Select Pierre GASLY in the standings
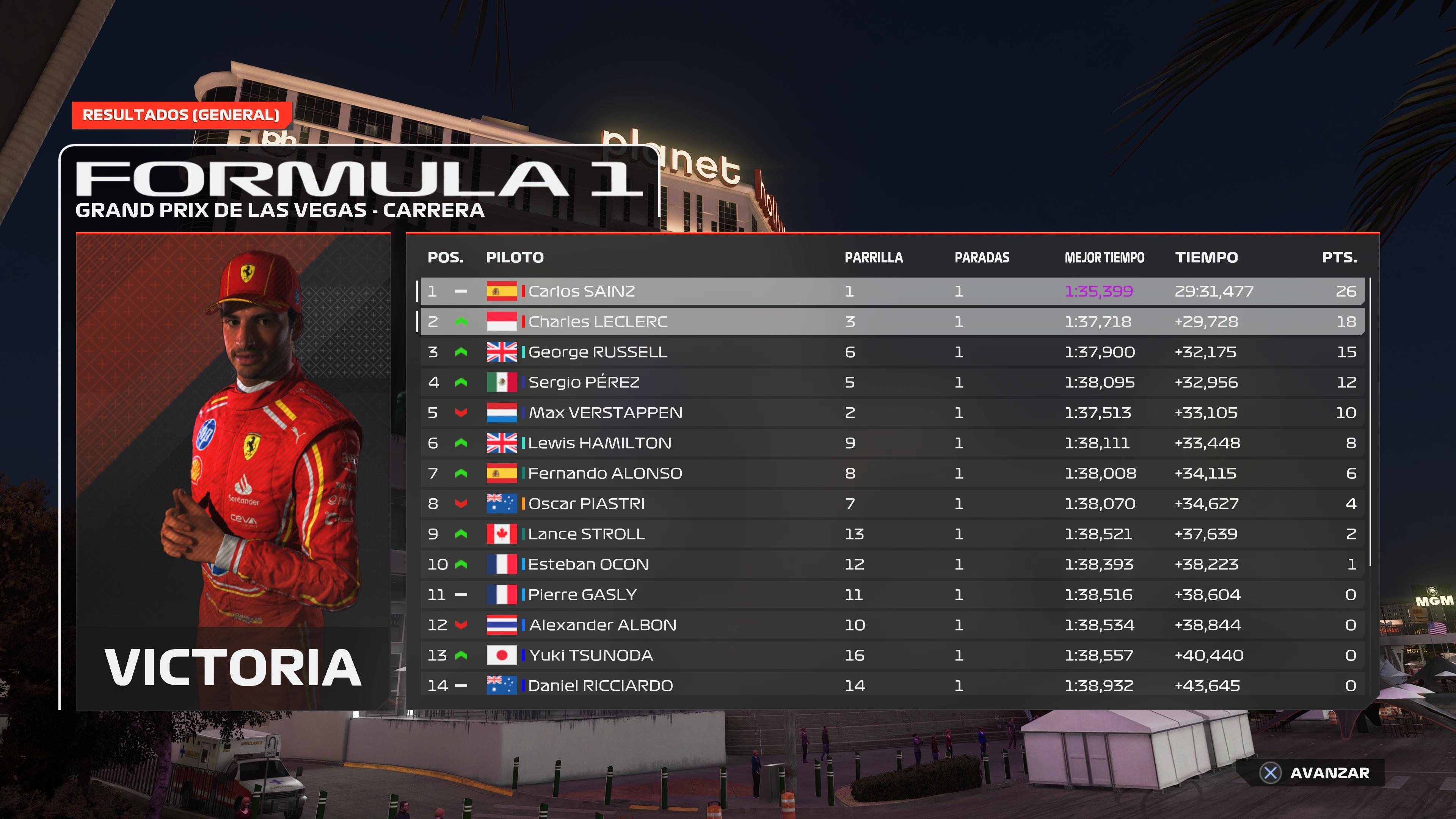 892,595
